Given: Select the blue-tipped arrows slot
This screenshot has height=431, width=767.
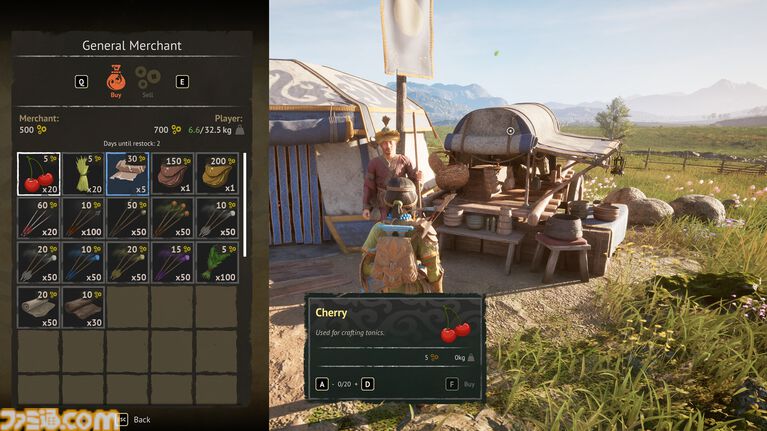Looking at the screenshot, I should tap(83, 263).
